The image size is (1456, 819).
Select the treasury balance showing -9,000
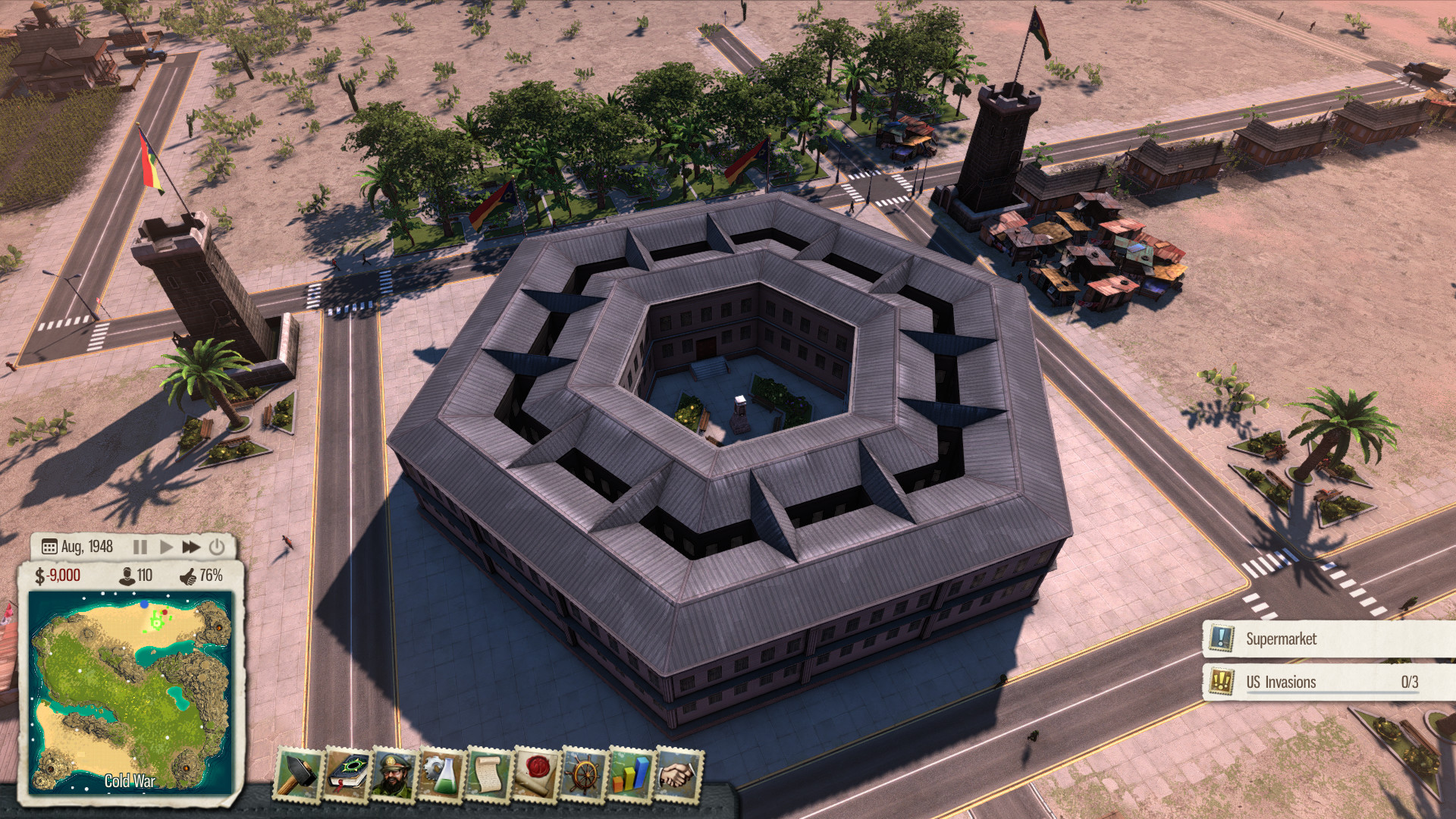(58, 576)
